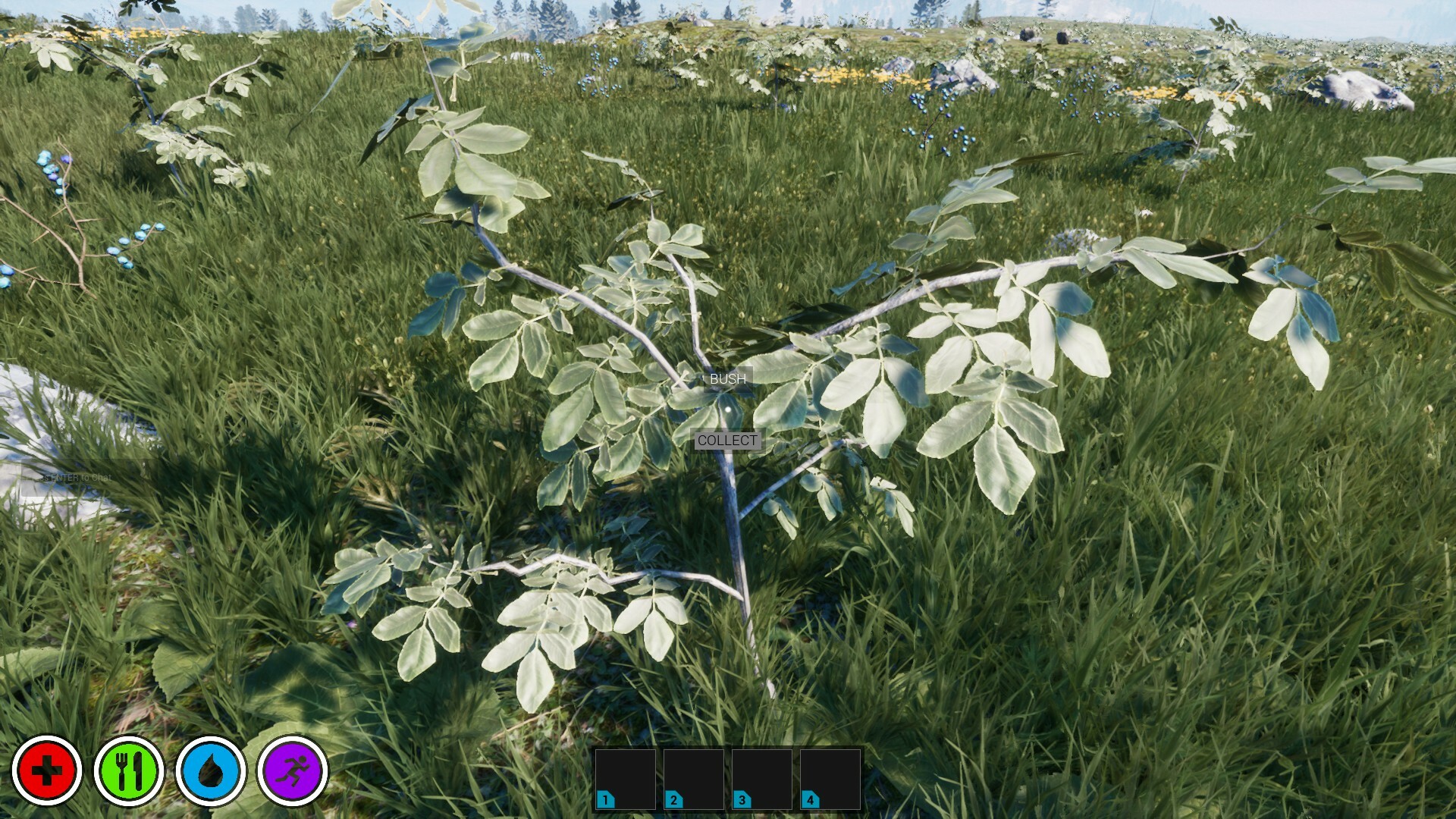Click the blue number badge on hotbar slot 2
Viewport: 1456px width, 819px height.
pos(673,799)
